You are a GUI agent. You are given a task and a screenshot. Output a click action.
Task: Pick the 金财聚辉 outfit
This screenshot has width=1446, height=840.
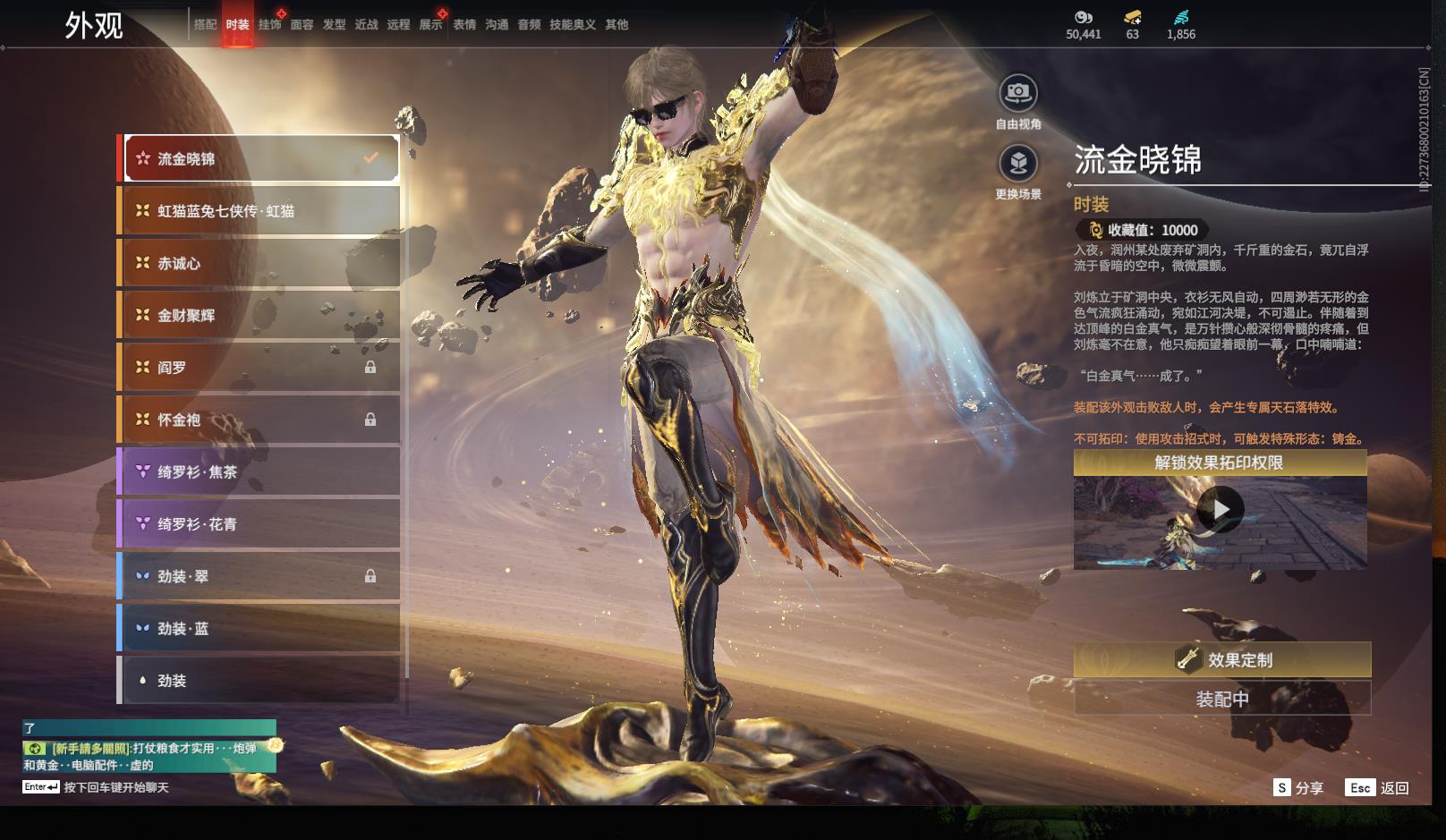(x=259, y=315)
